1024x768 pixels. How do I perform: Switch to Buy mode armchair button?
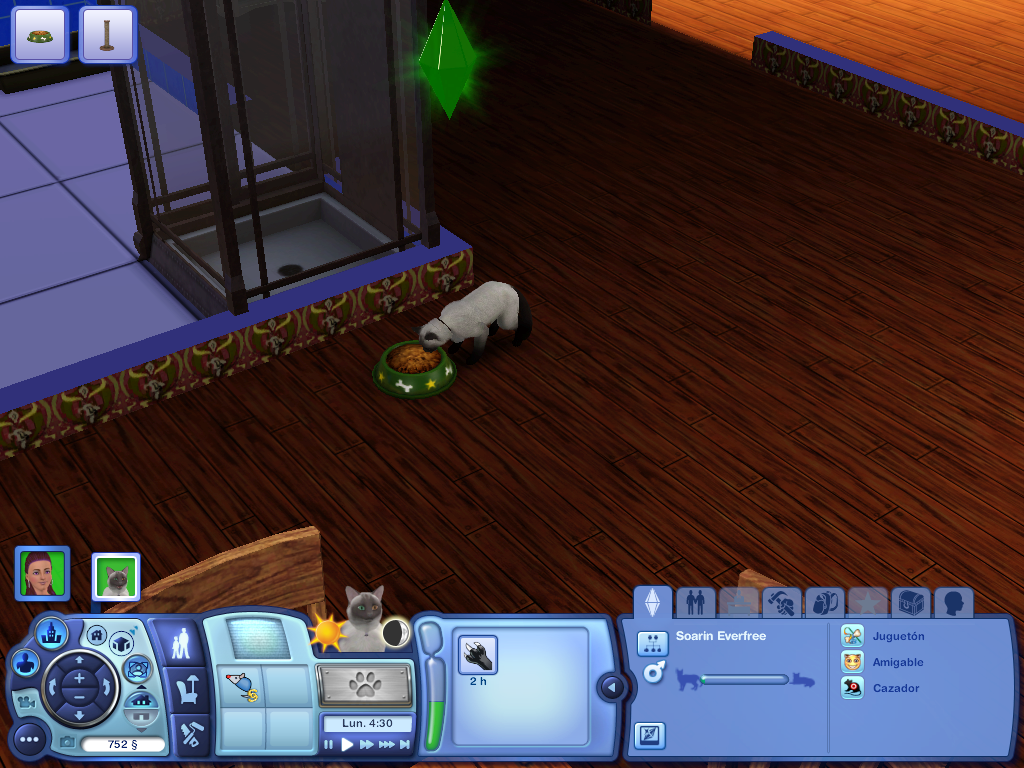[x=186, y=689]
